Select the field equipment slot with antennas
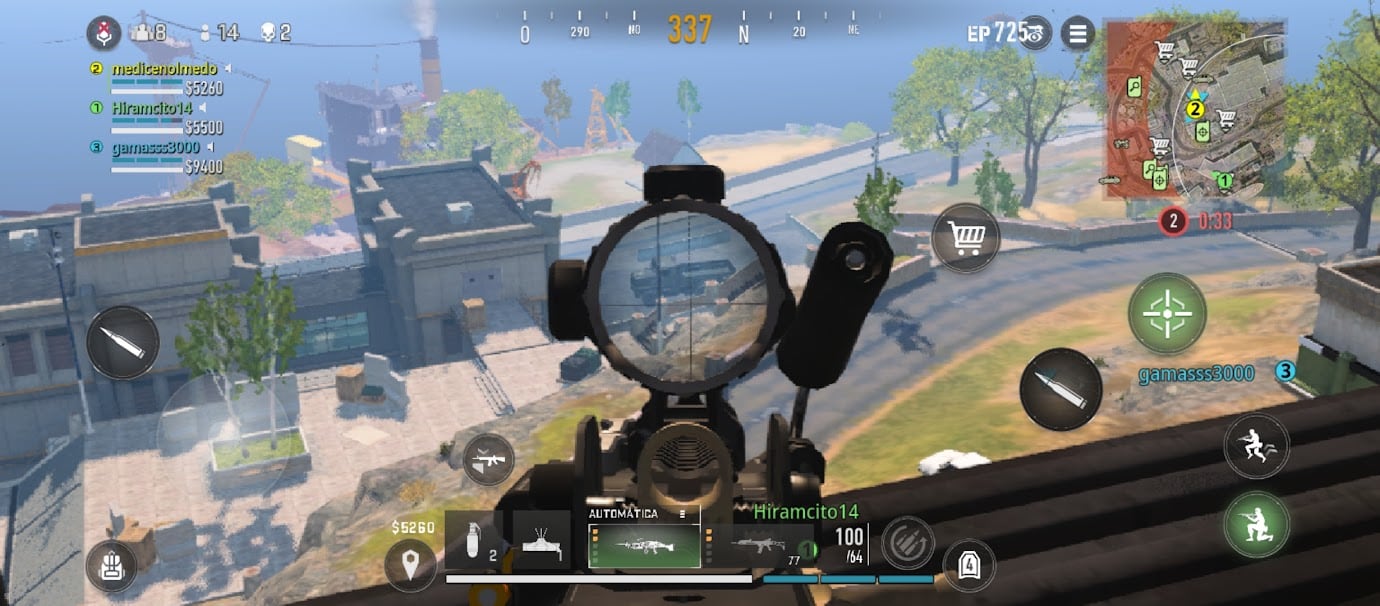Image resolution: width=1380 pixels, height=606 pixels. pyautogui.click(x=541, y=541)
